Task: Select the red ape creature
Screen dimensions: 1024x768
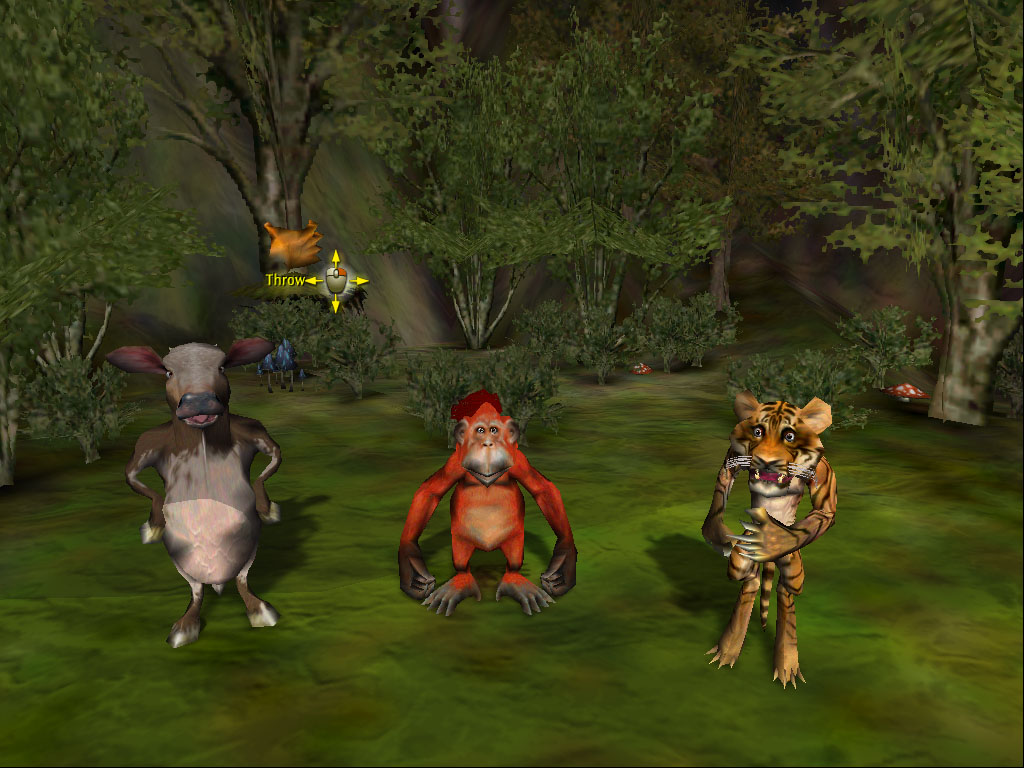Action: [x=486, y=500]
